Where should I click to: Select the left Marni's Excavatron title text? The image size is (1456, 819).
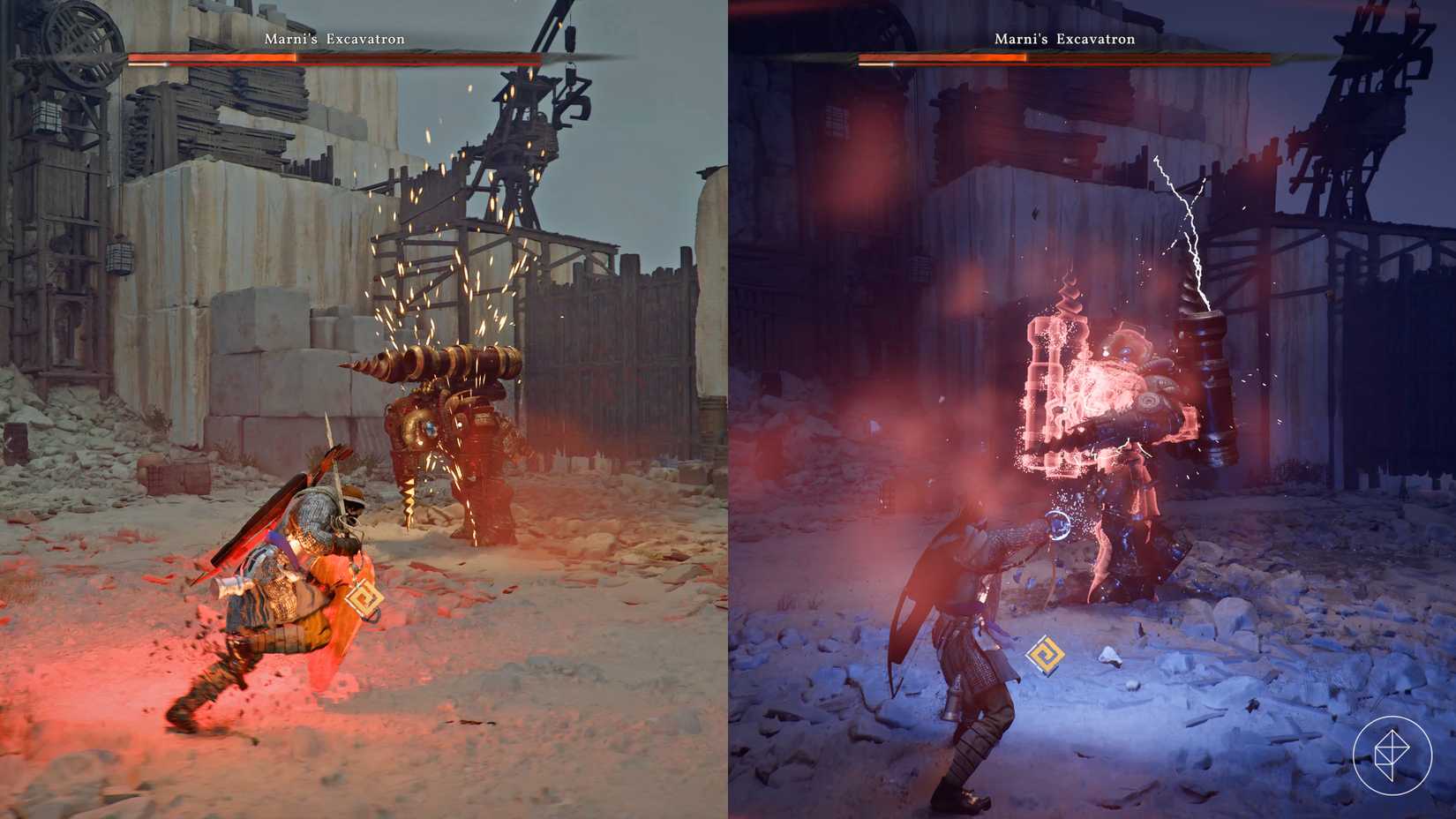[334, 39]
